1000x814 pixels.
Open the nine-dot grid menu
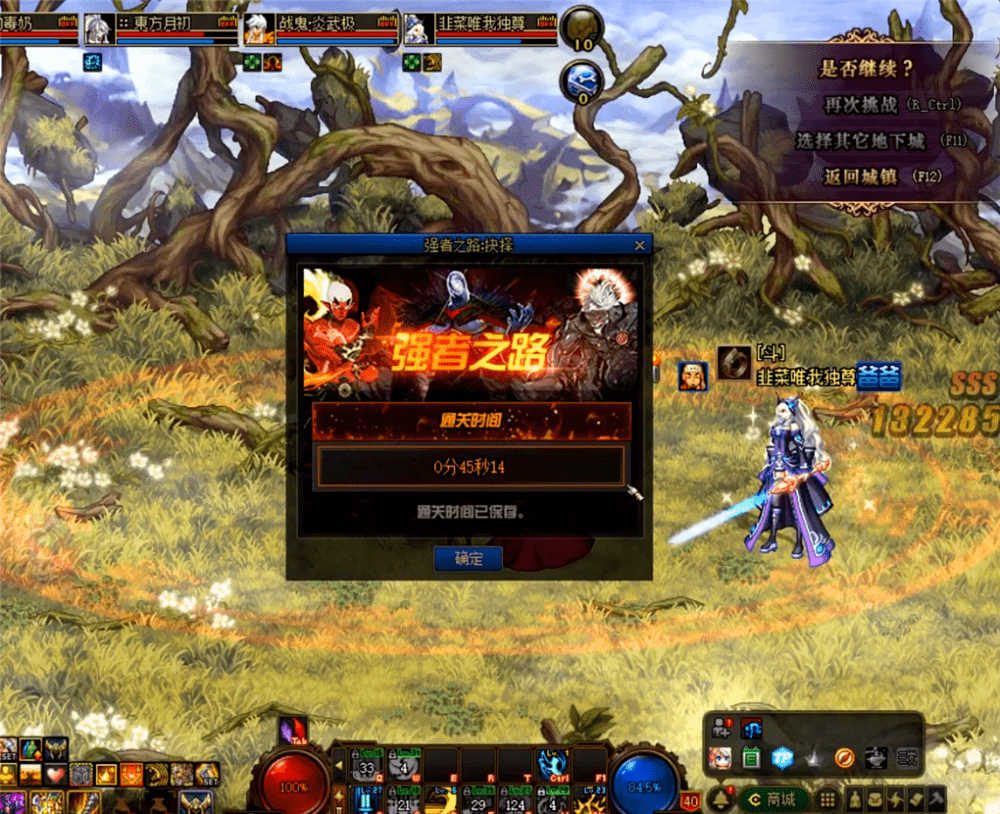point(827,799)
